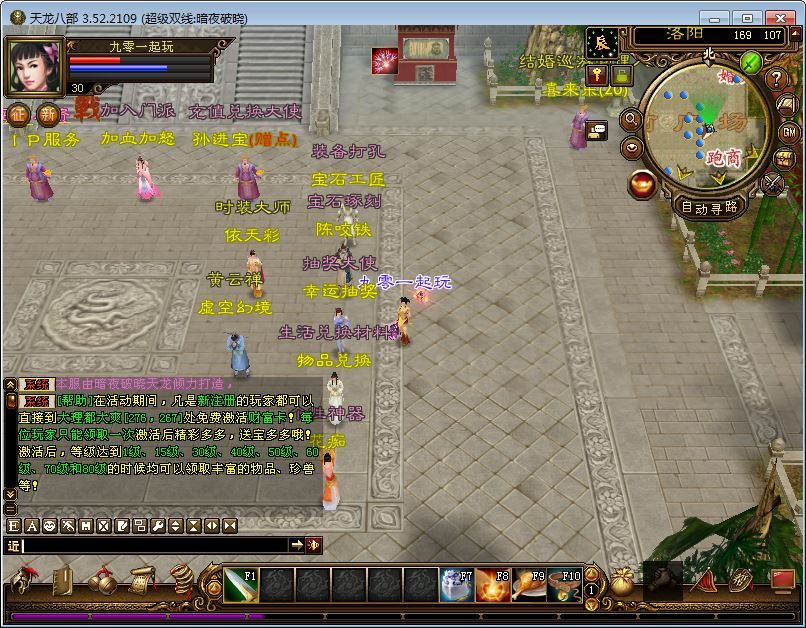Open the round 新 button
The image size is (806, 628).
tap(47, 112)
